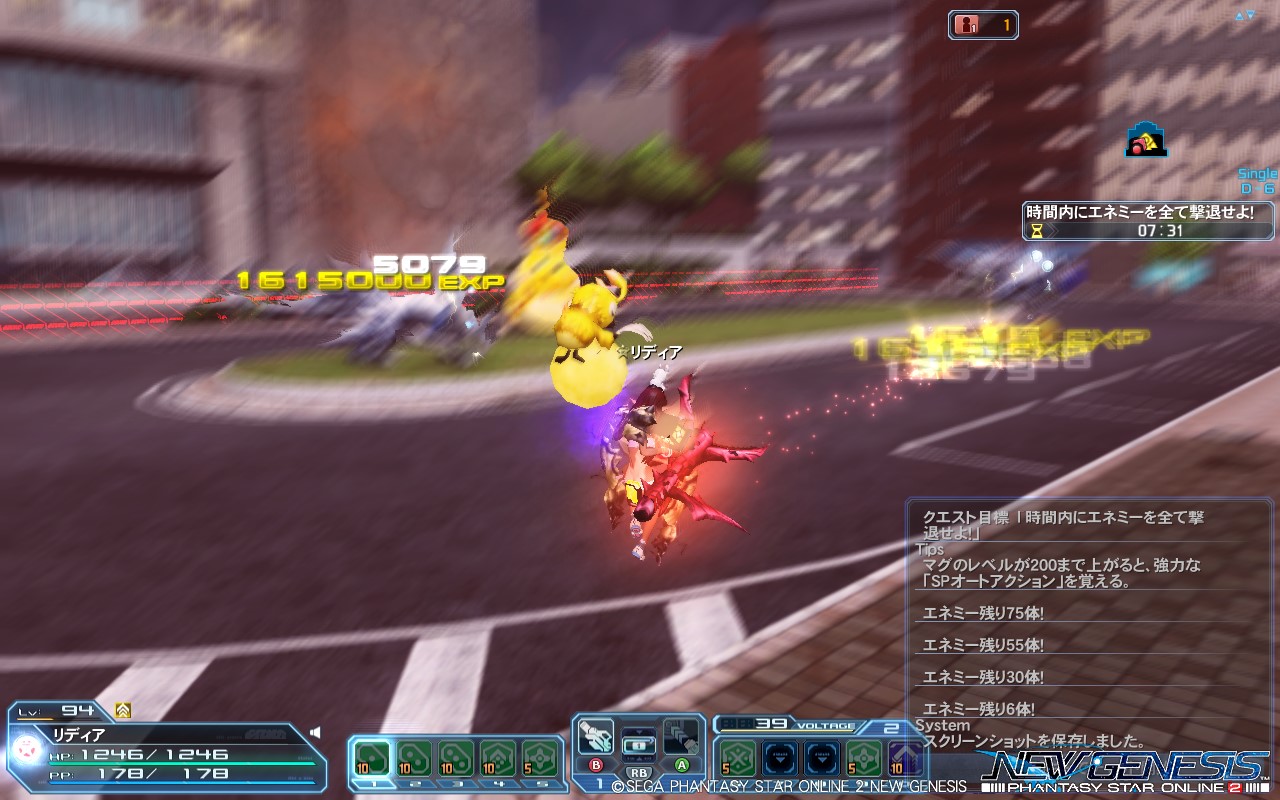Click the blue photo-spot marker icon near the minimap

1145,140
